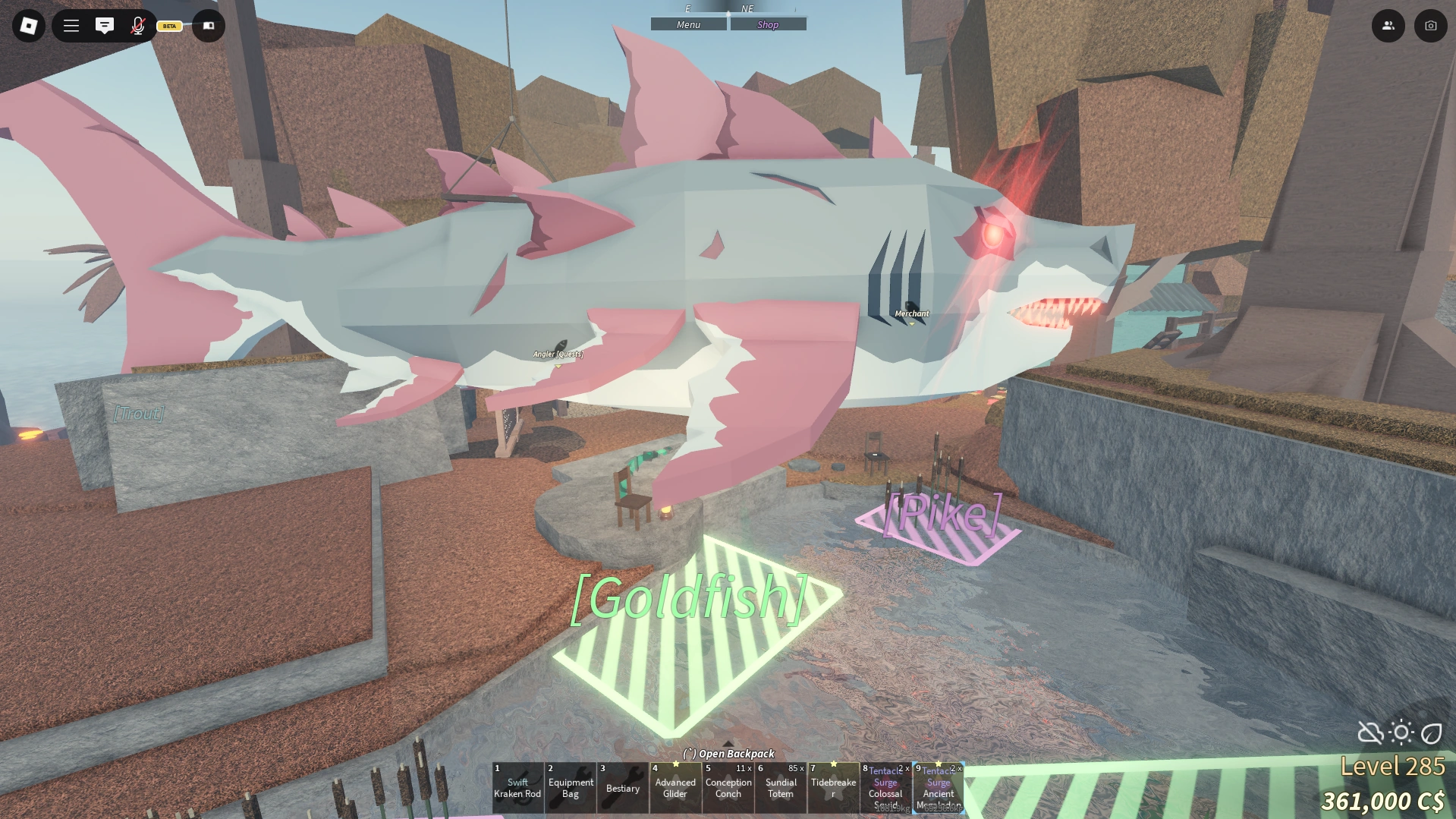Click the people icon at top right
Screen dimensions: 1456x819
pyautogui.click(x=1388, y=25)
